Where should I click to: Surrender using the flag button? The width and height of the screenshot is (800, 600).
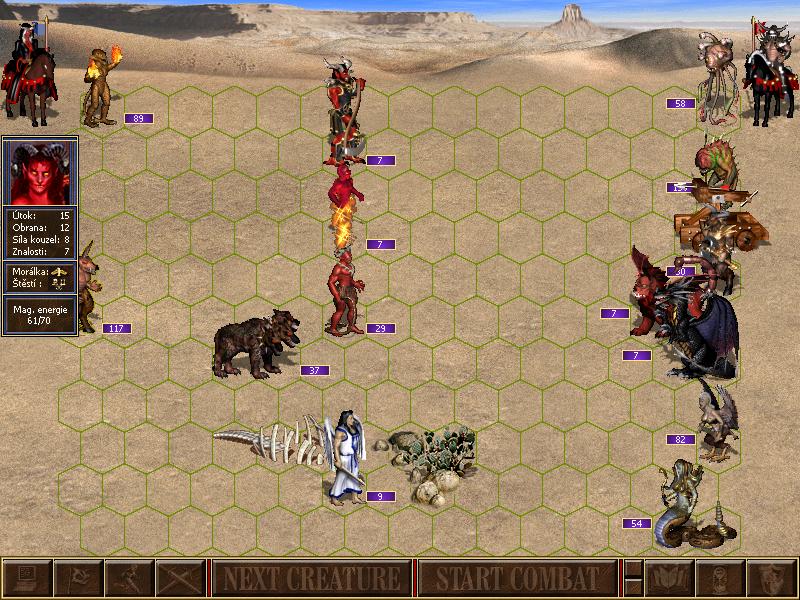pos(78,578)
